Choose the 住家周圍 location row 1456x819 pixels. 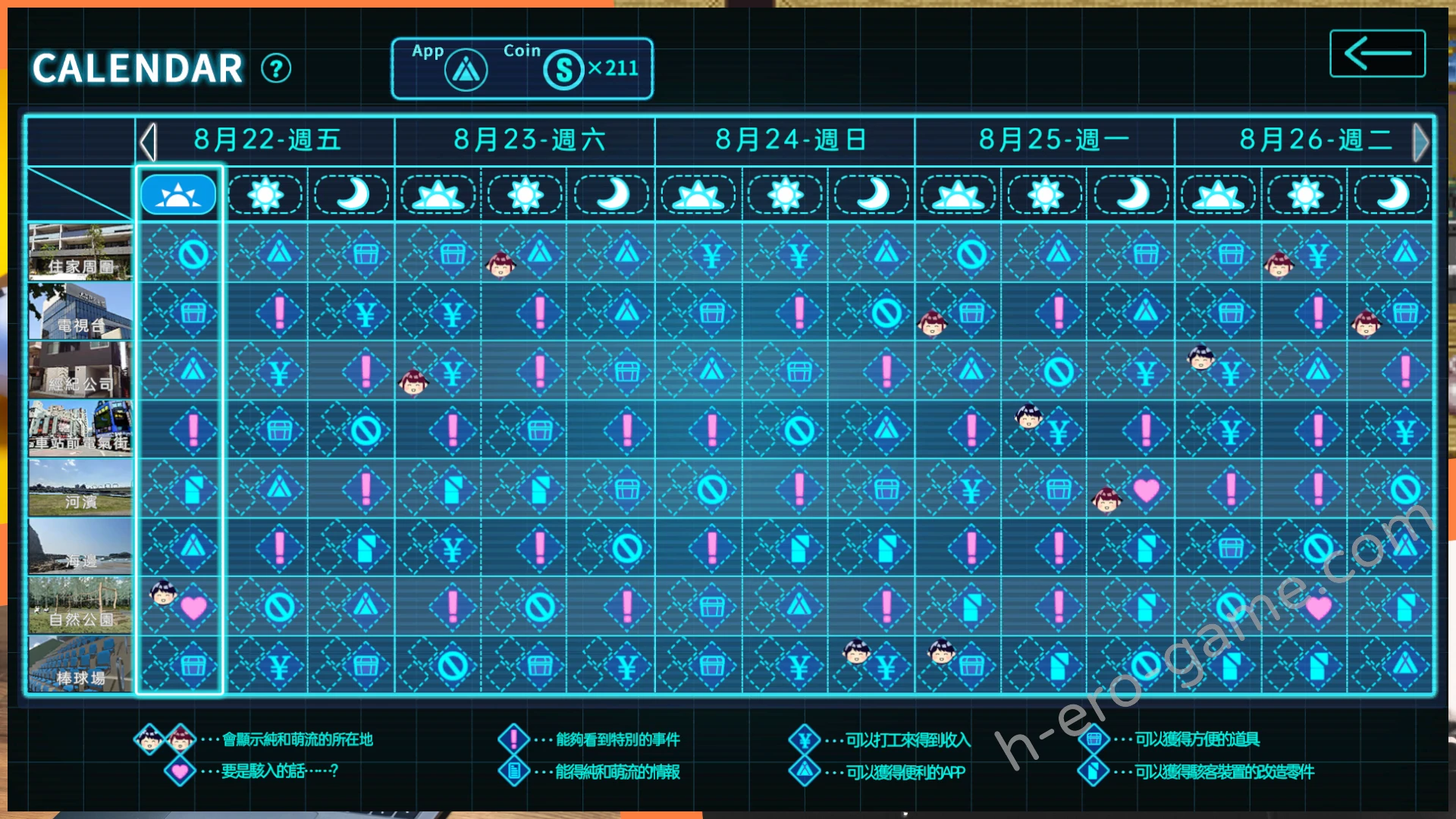pyautogui.click(x=80, y=252)
